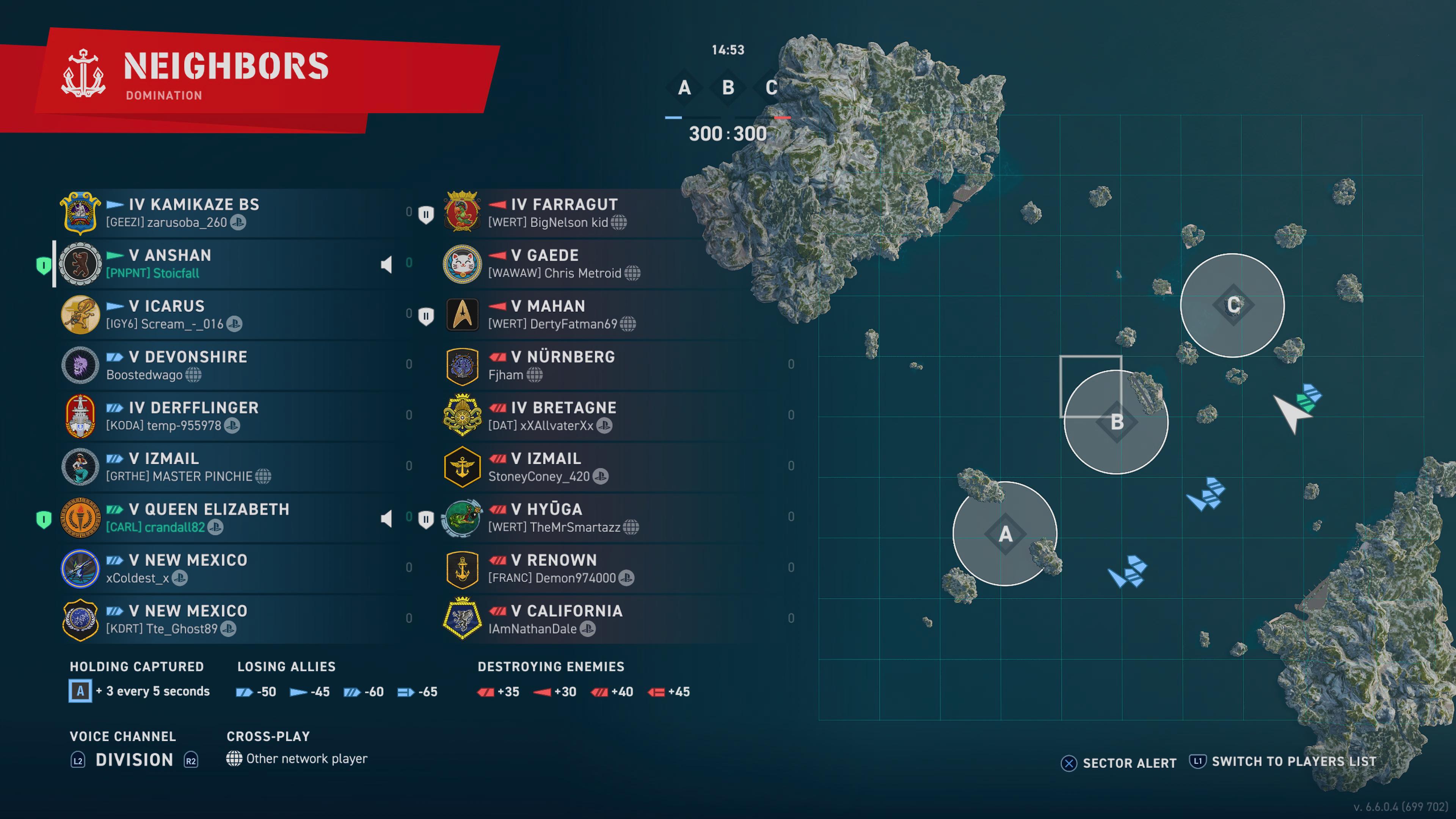Mark capture point A on the map
1456x819 pixels.
(x=1004, y=533)
